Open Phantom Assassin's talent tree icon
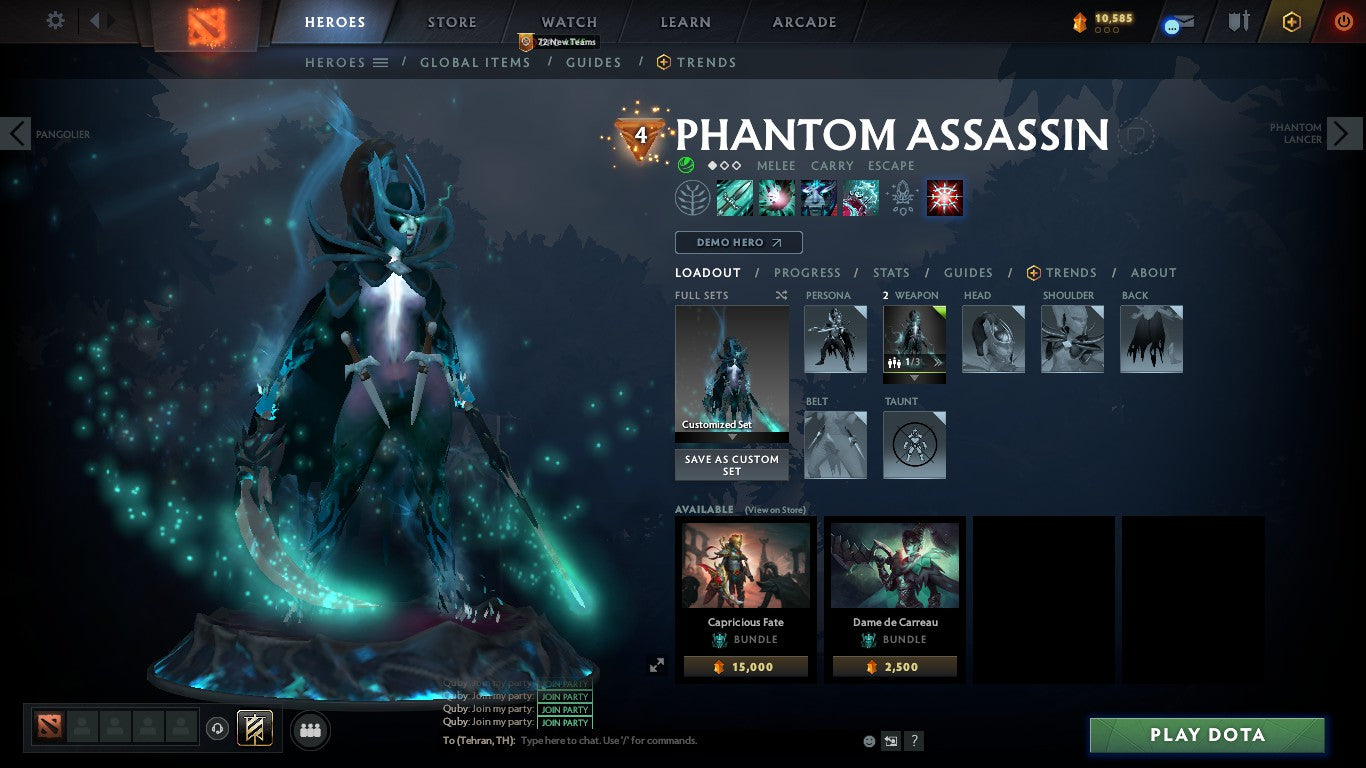This screenshot has height=768, width=1366. click(x=693, y=197)
